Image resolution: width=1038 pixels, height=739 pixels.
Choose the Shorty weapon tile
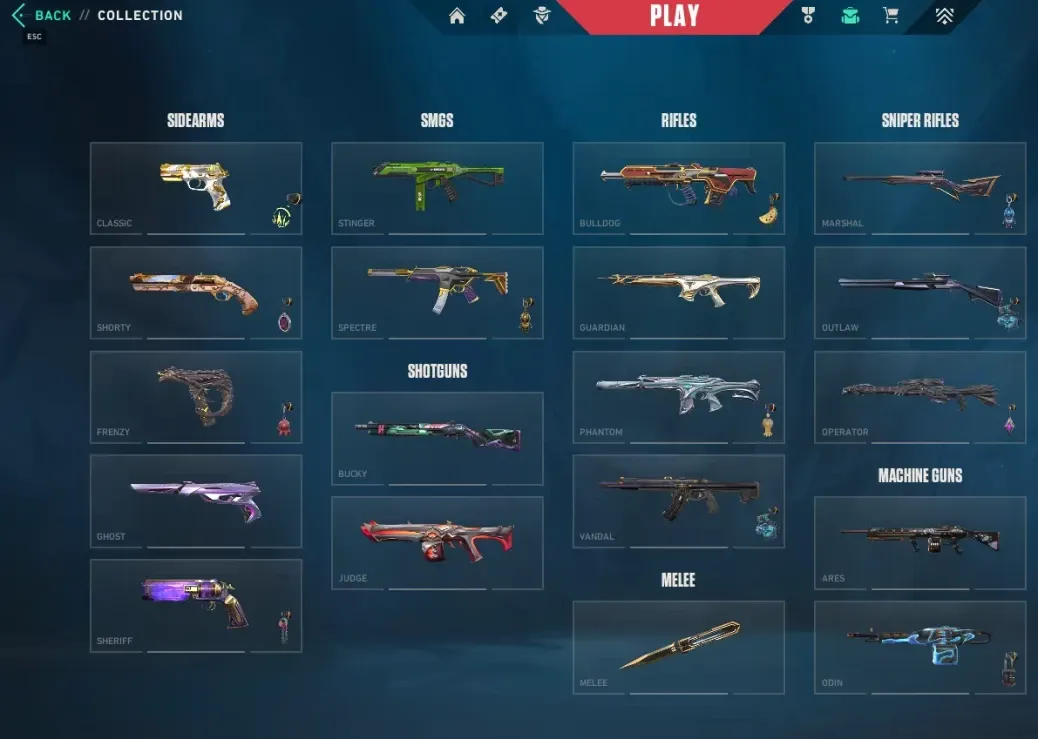[195, 292]
